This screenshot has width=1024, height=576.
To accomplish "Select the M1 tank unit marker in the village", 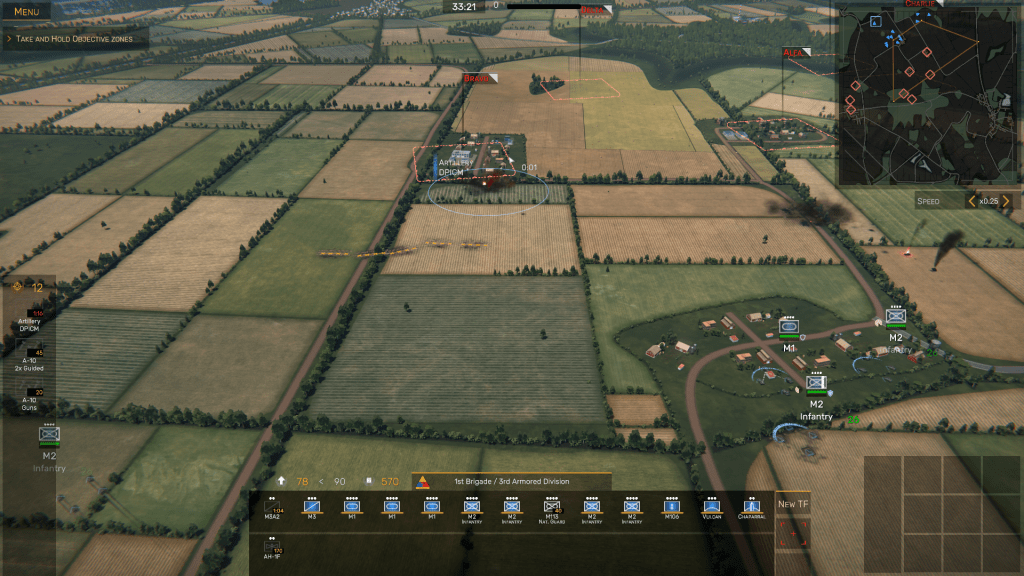I will coord(789,329).
